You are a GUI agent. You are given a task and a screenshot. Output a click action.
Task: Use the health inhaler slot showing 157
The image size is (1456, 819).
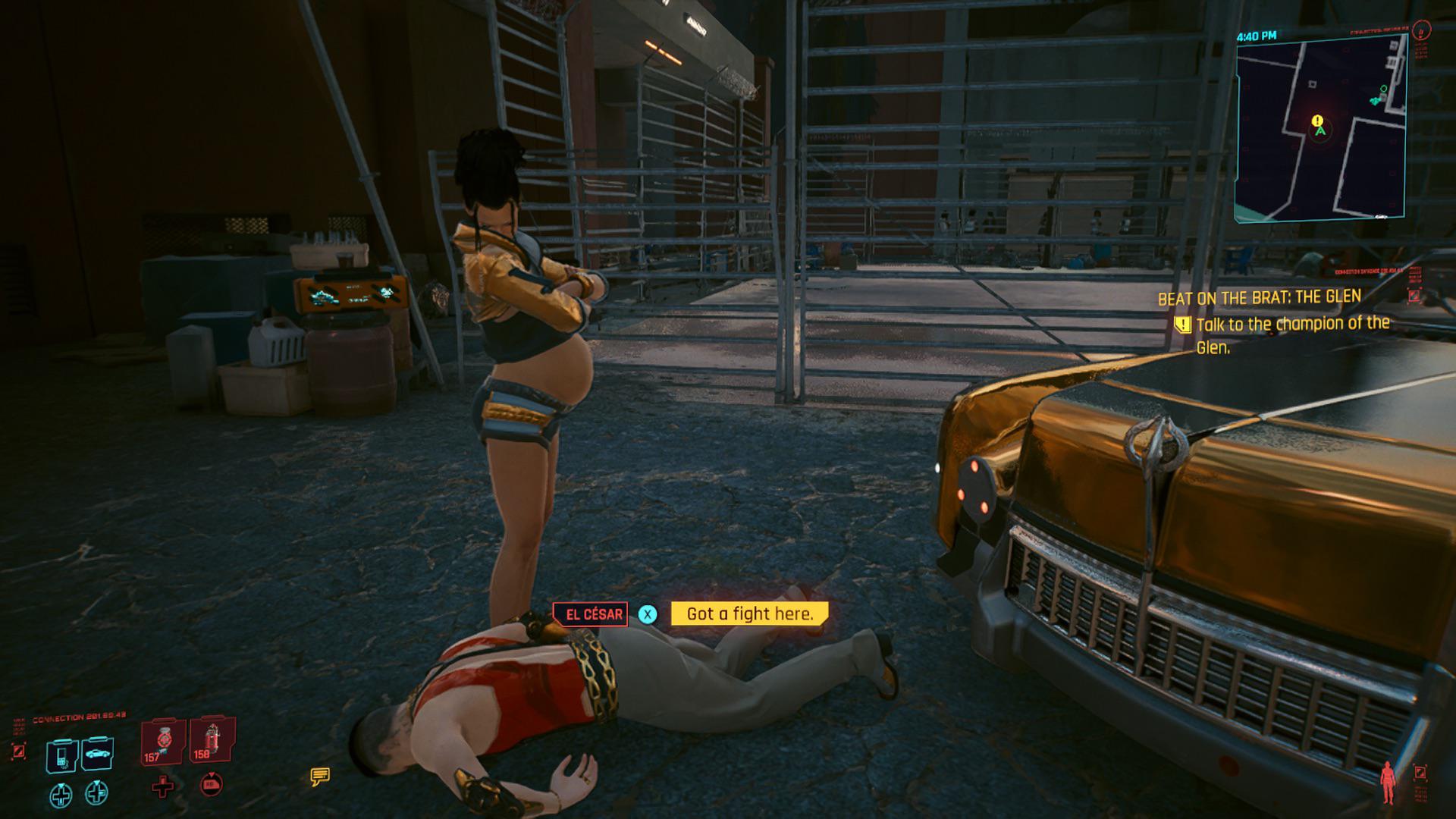coord(163,741)
